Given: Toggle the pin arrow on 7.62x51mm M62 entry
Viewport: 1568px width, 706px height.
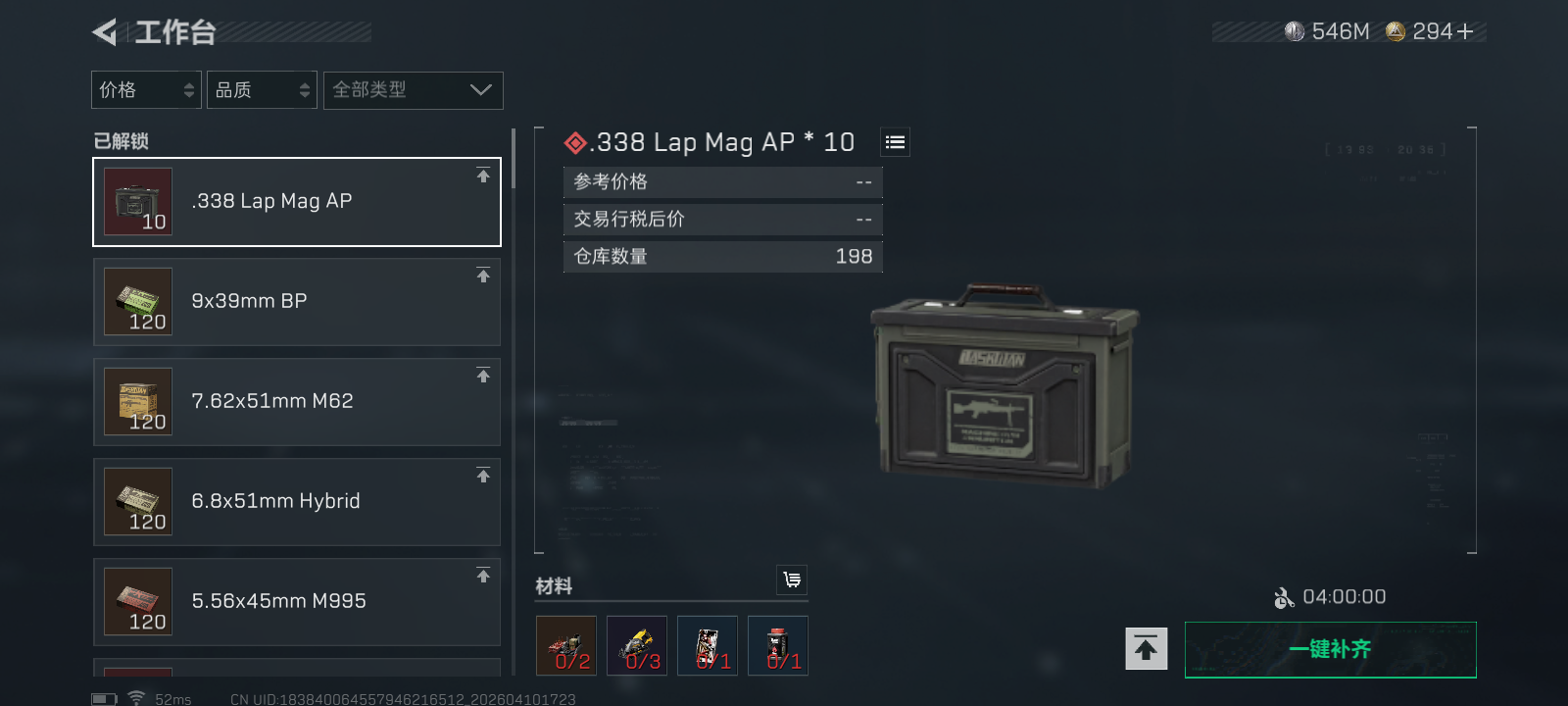Looking at the screenshot, I should tap(483, 377).
